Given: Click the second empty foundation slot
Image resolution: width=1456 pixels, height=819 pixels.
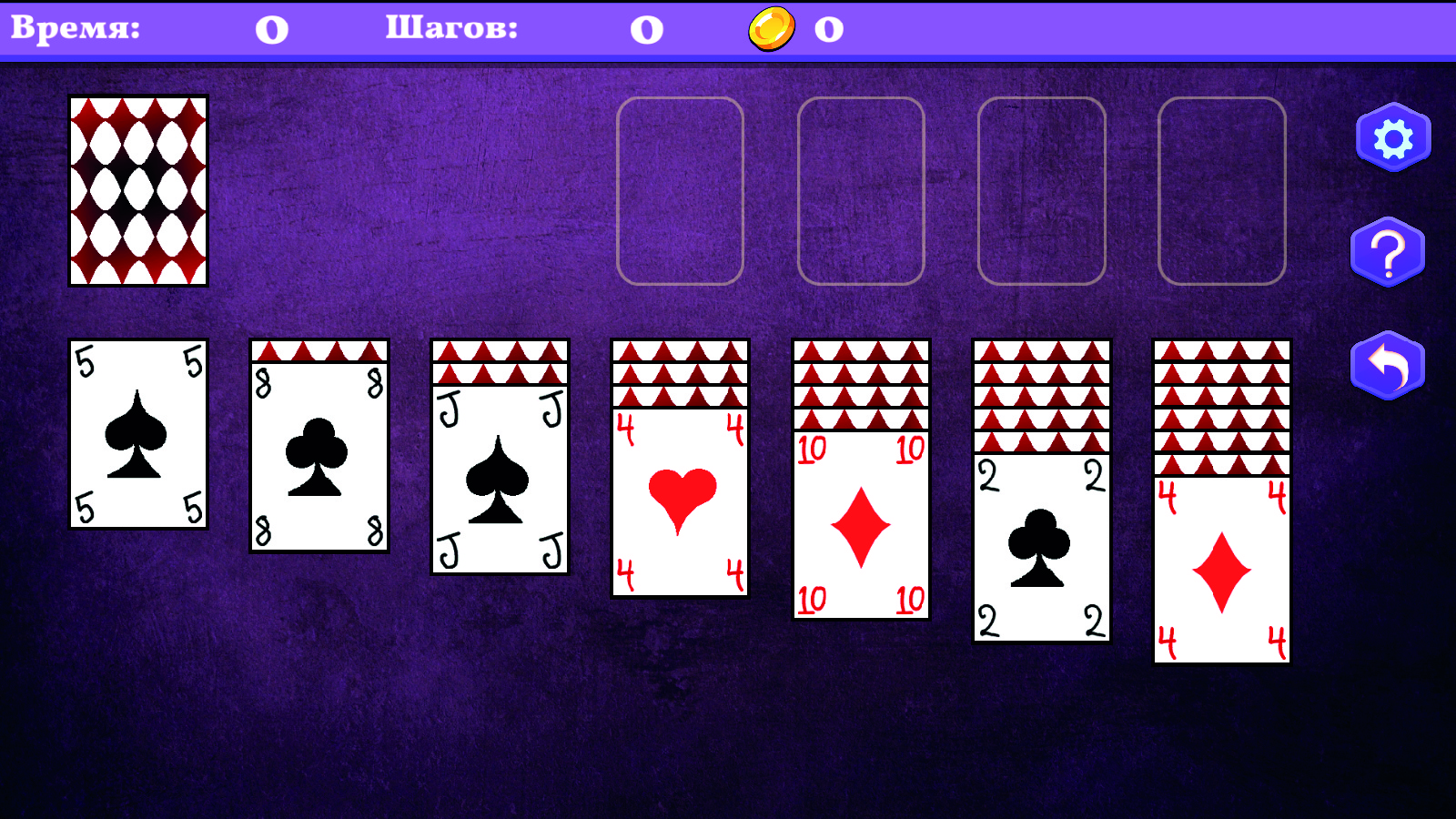Looking at the screenshot, I should pos(859,189).
